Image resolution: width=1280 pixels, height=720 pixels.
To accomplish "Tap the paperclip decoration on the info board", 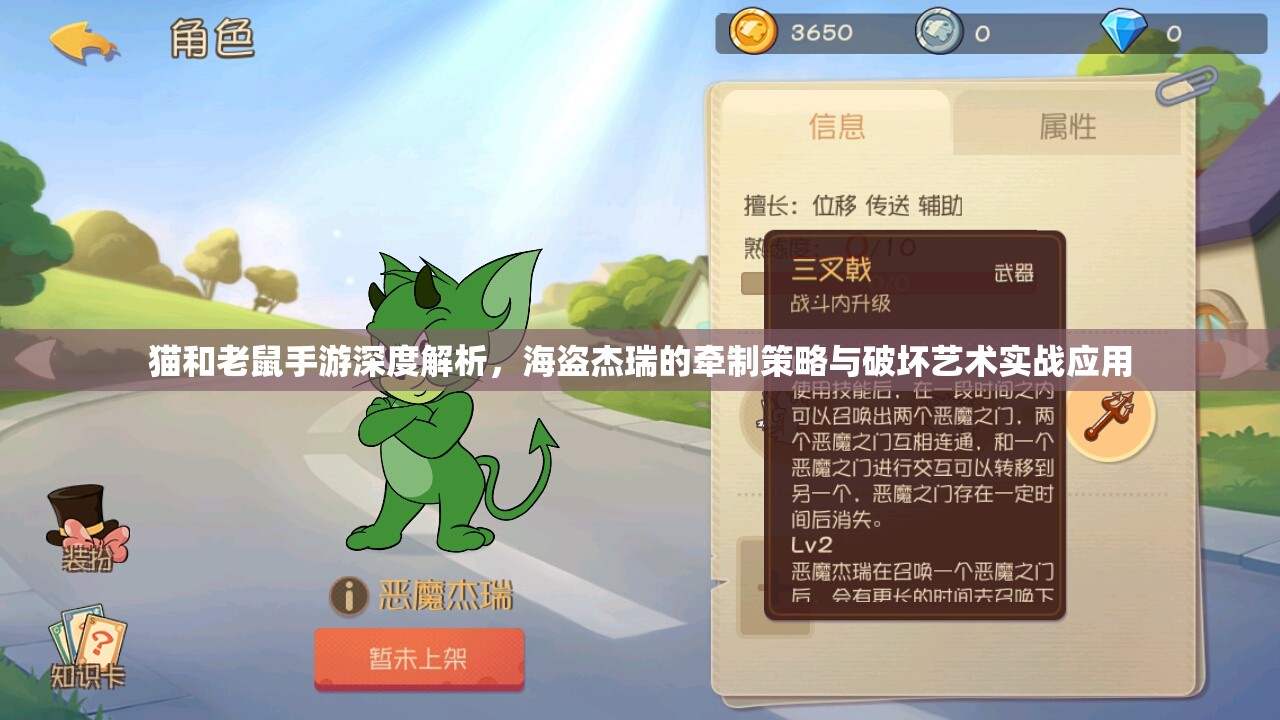I will [x=1184, y=85].
